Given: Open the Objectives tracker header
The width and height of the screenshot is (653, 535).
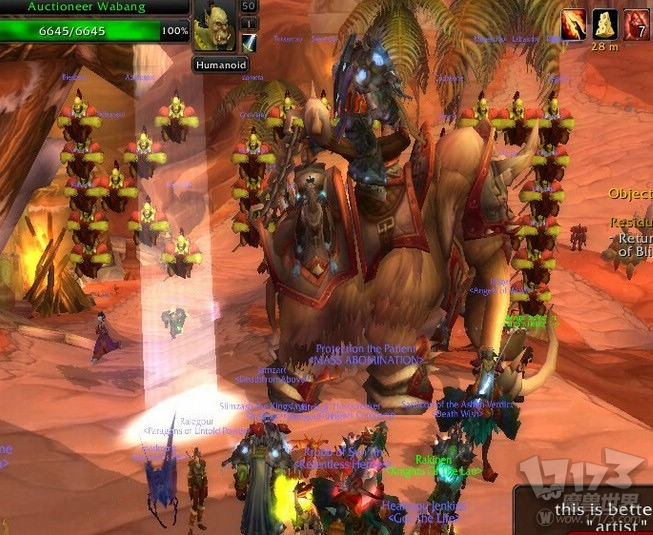Looking at the screenshot, I should (630, 194).
